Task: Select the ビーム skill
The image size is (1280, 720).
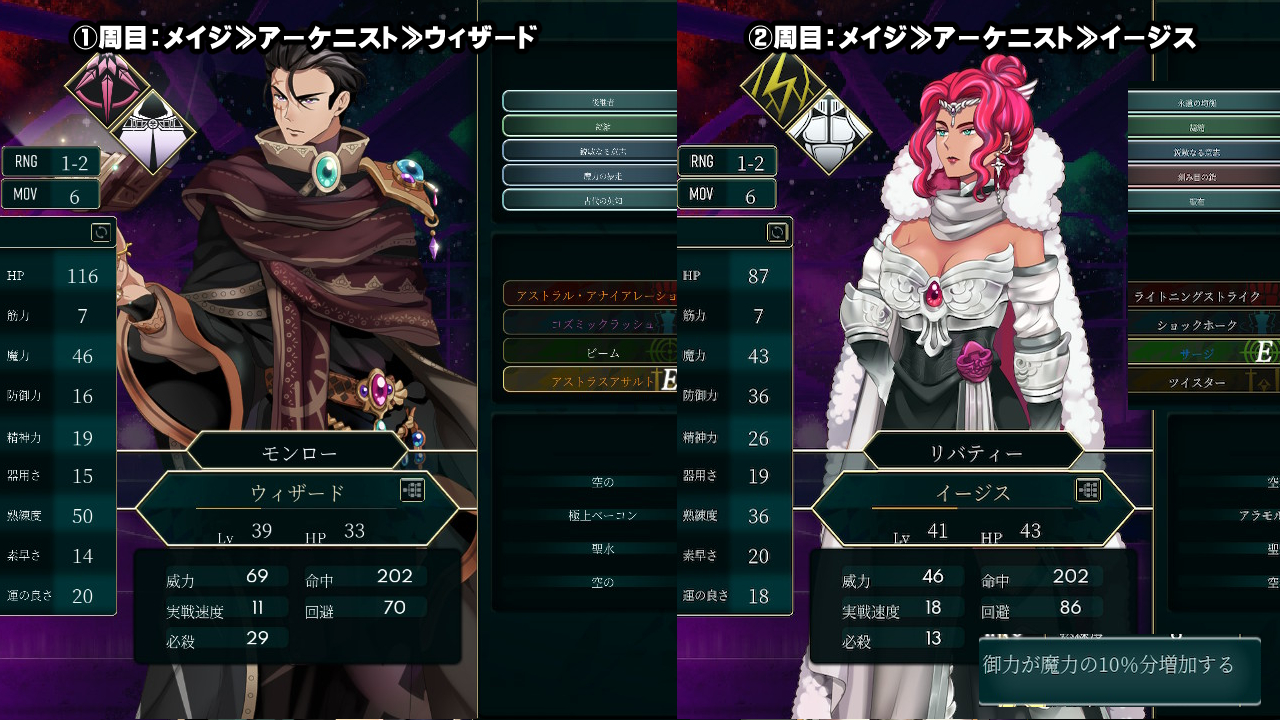Action: pyautogui.click(x=590, y=352)
